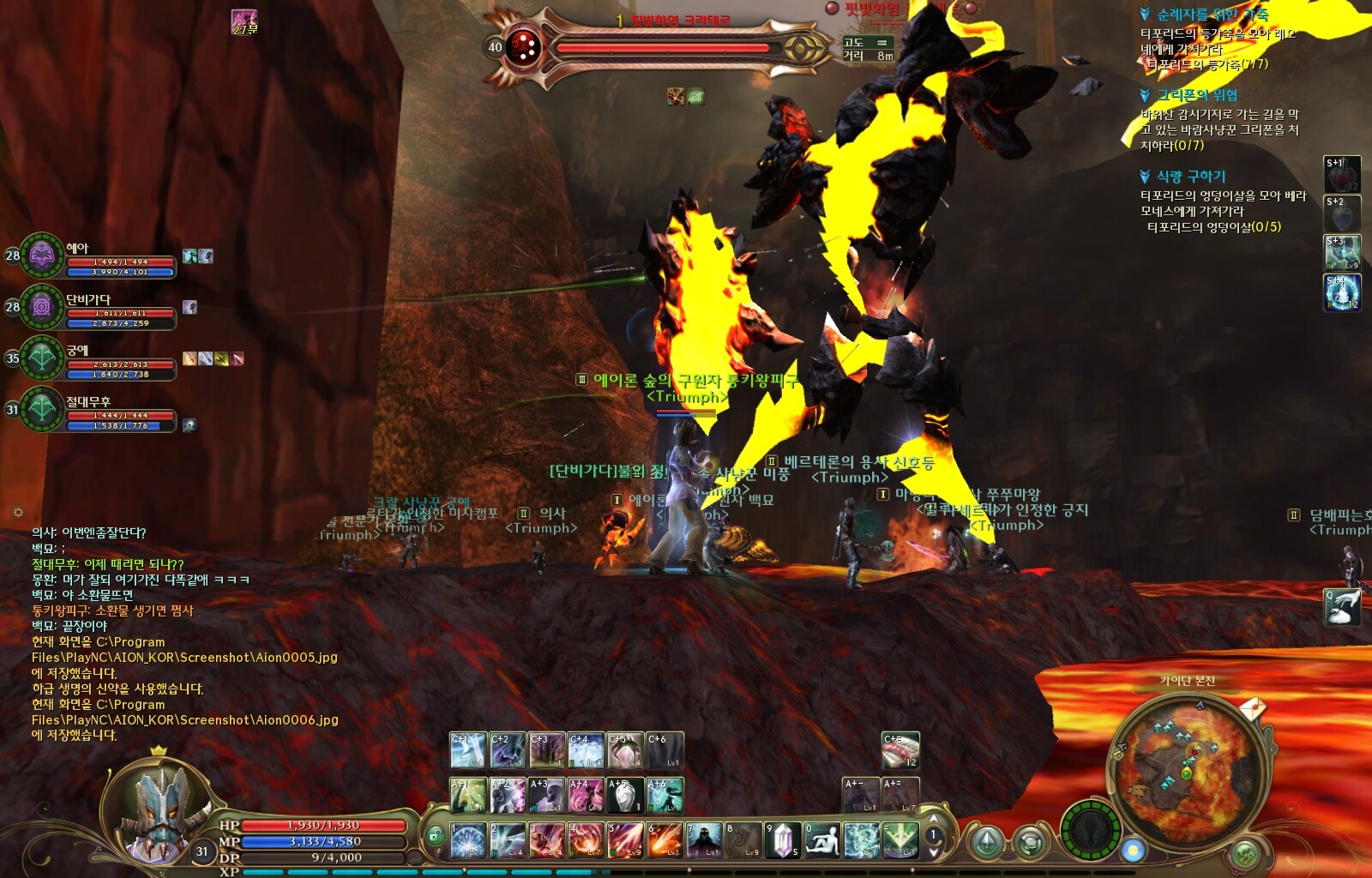
Task: Select the 식량 구하기 quest in tracker
Action: pos(1191,177)
